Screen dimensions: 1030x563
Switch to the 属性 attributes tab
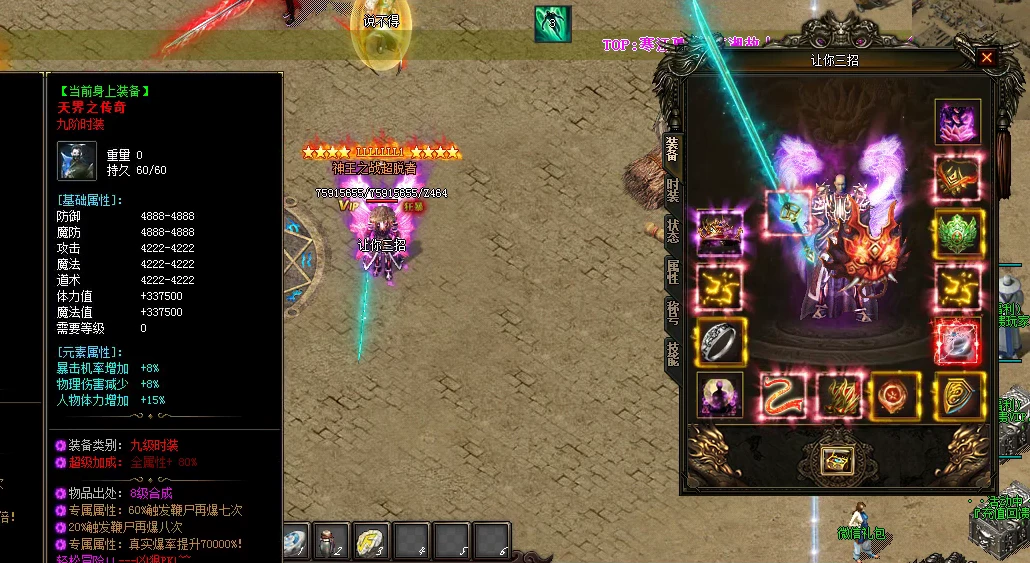pos(672,271)
